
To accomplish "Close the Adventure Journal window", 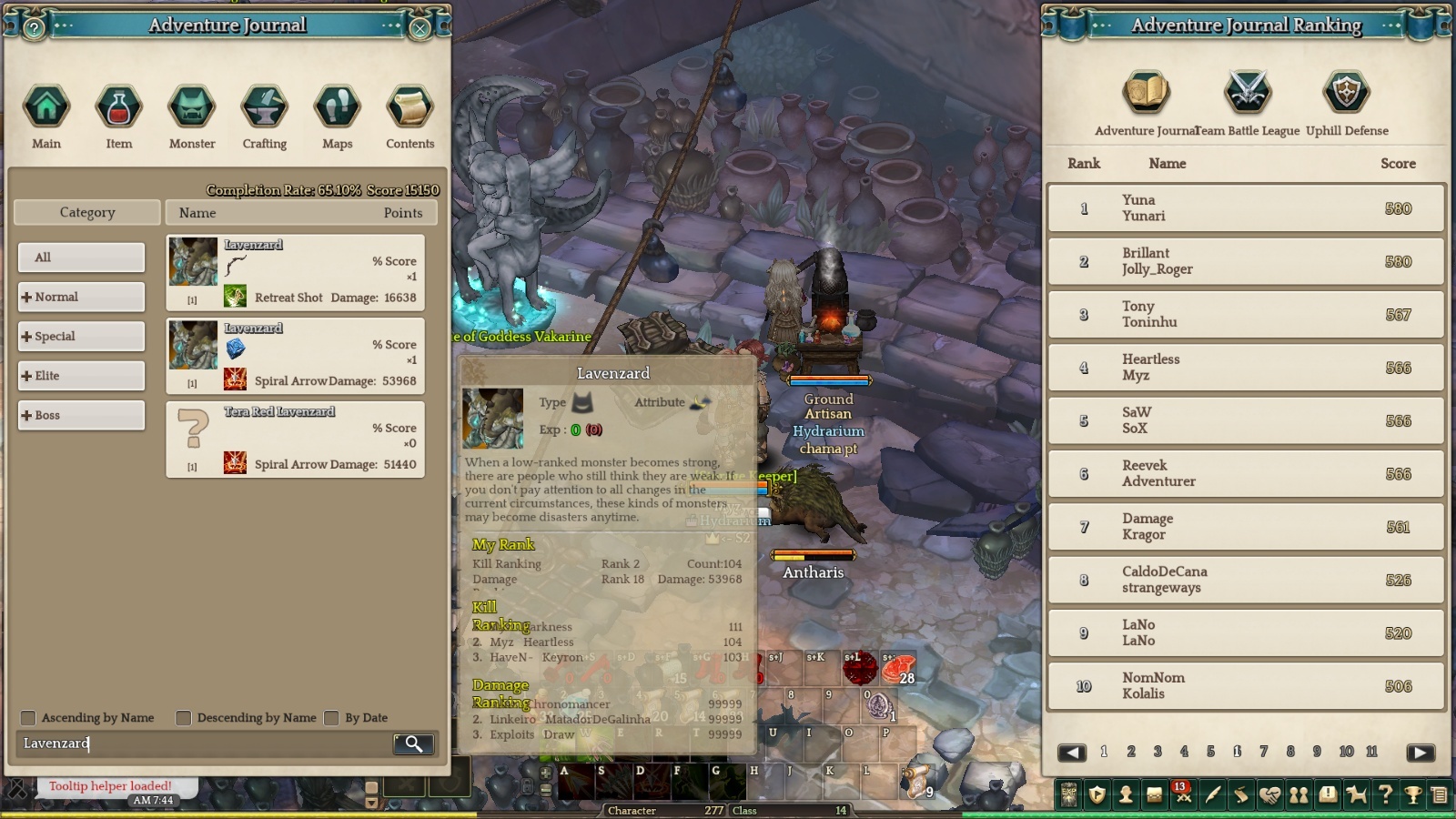I will pos(420,28).
